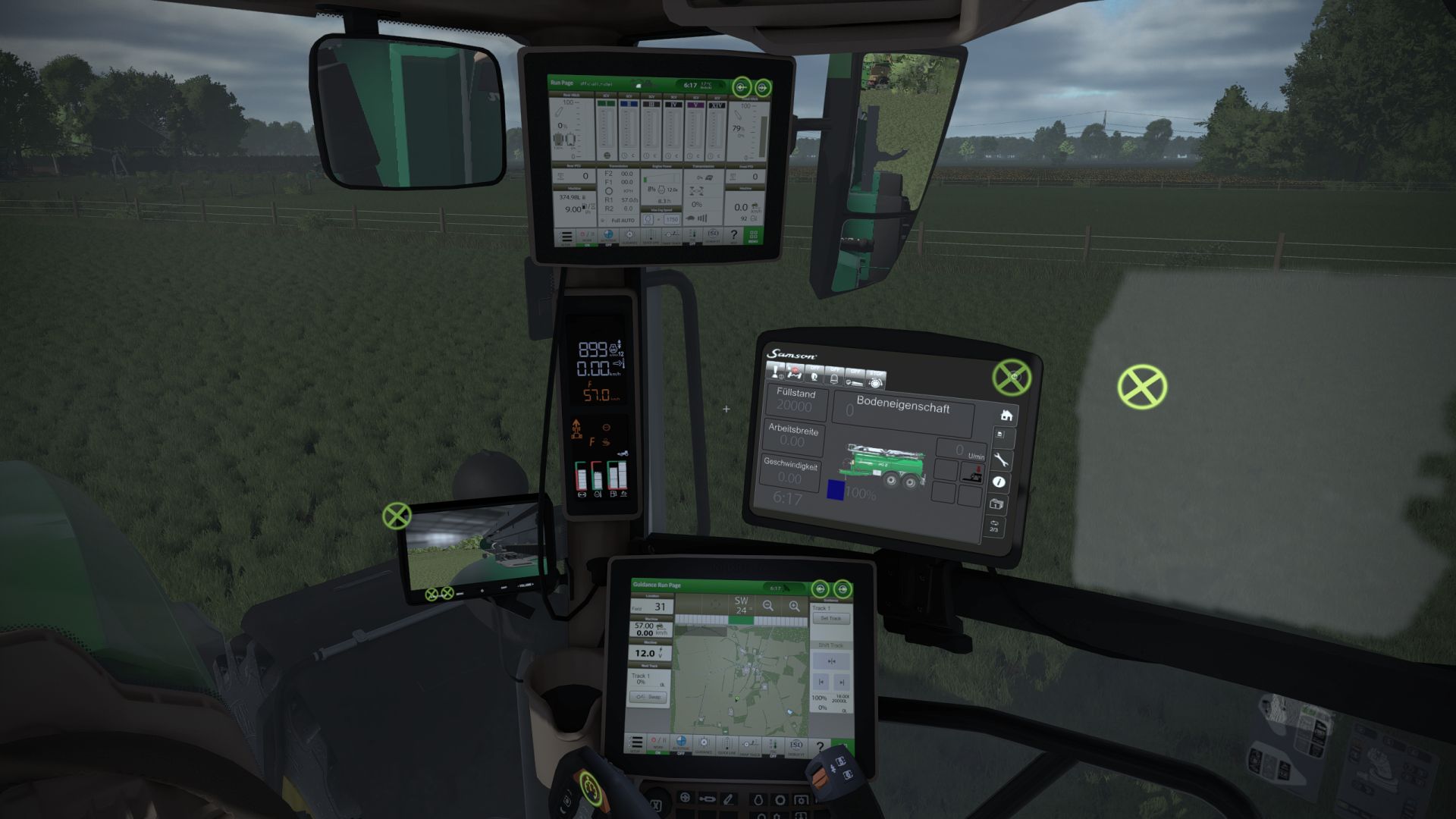
Task: Click the Field 31 location field
Action: (x=651, y=607)
